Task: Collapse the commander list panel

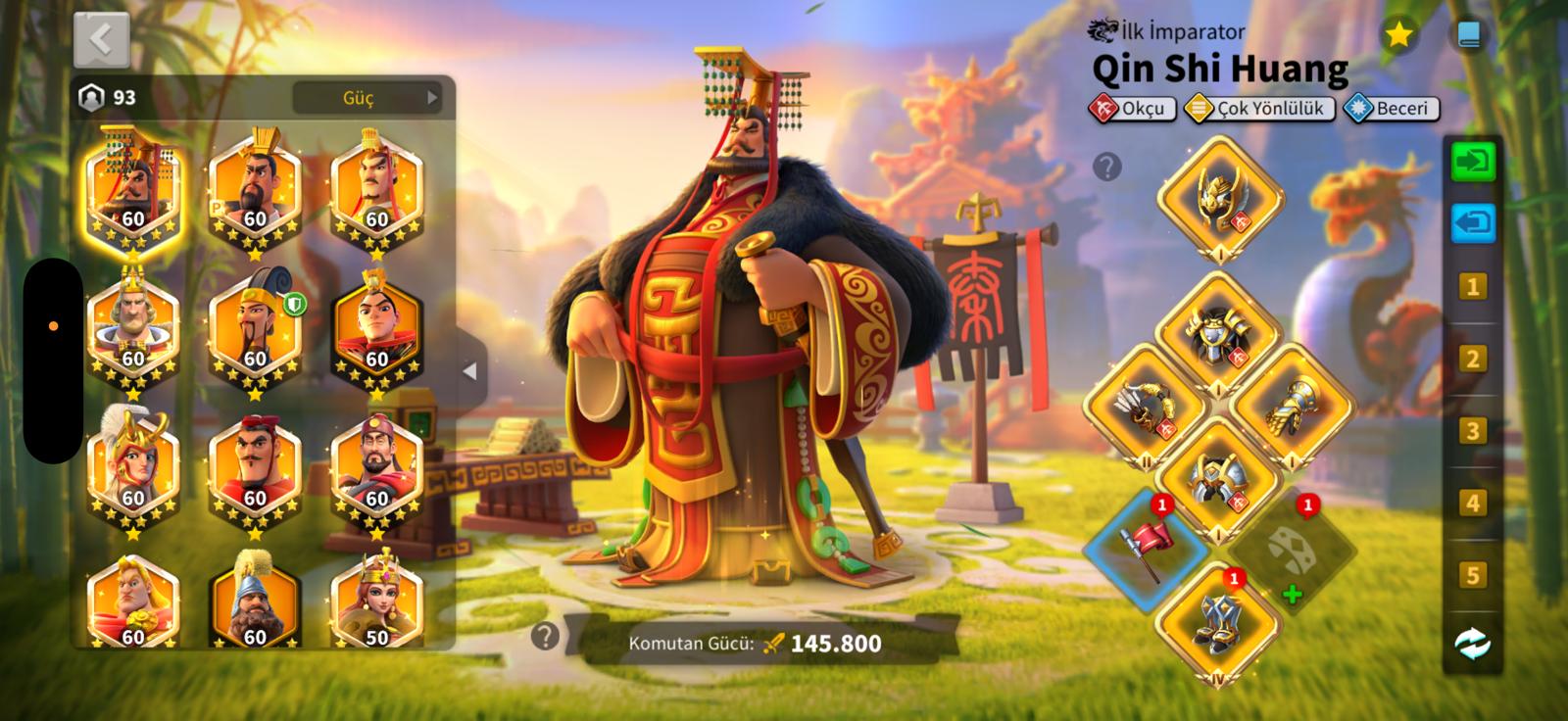Action: click(x=470, y=371)
